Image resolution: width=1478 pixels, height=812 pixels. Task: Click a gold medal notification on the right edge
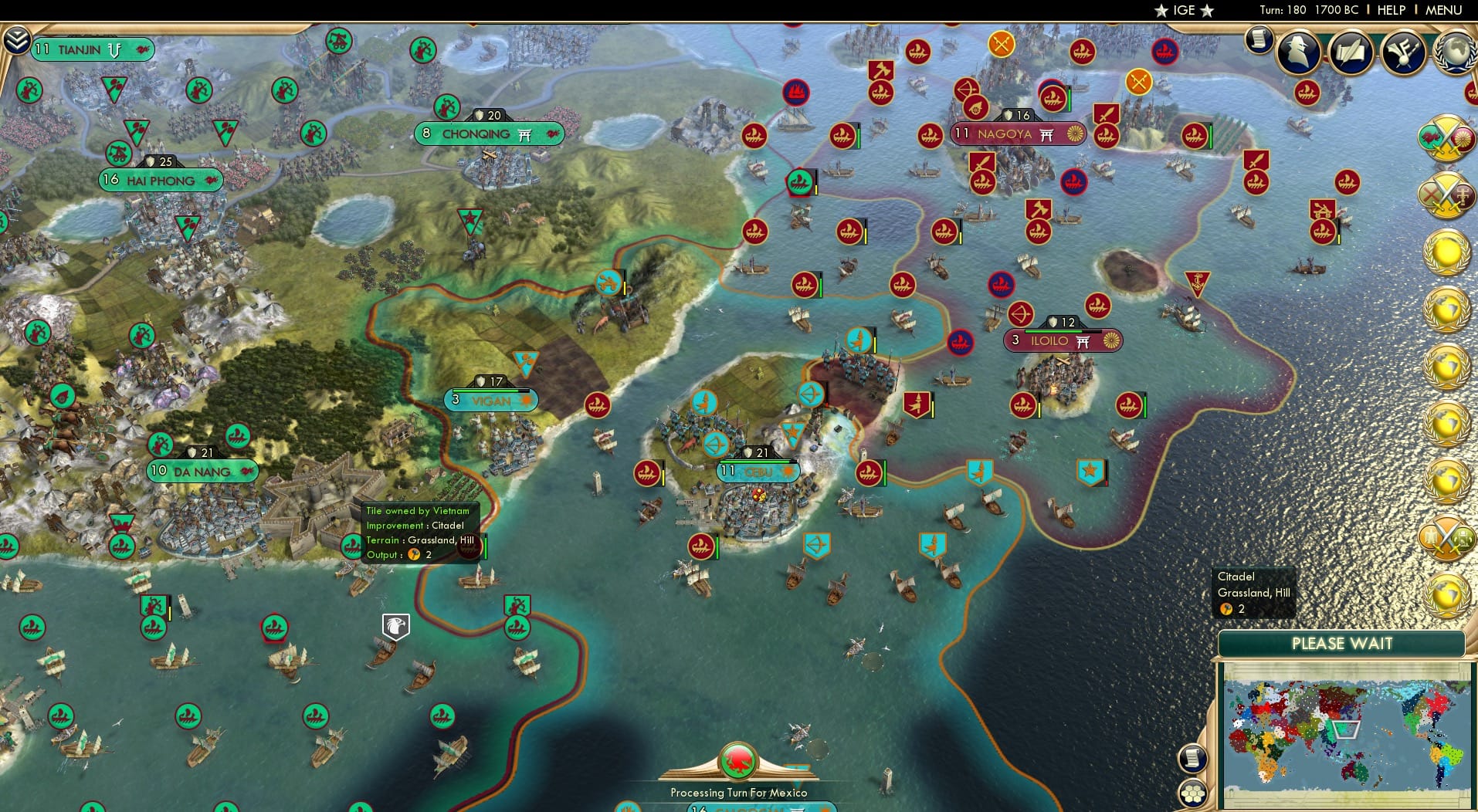pos(1446,251)
